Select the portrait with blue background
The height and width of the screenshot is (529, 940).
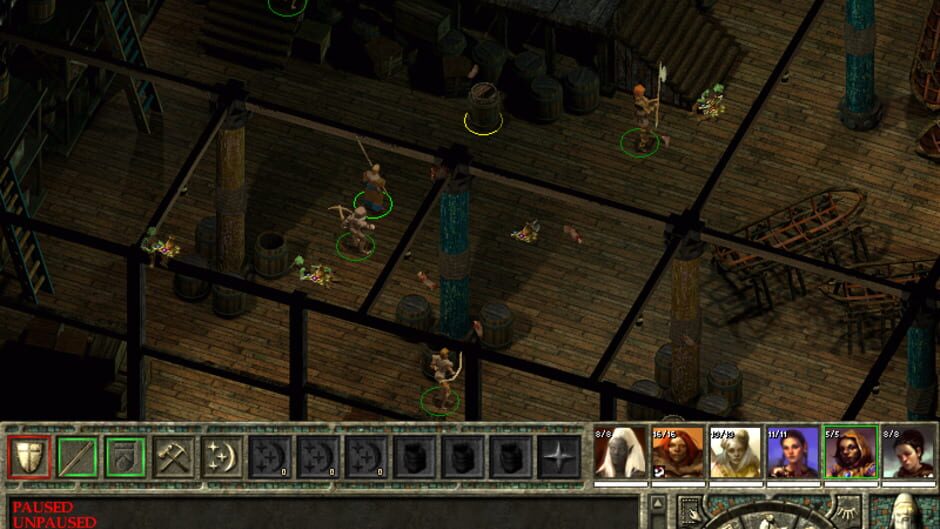(x=792, y=453)
